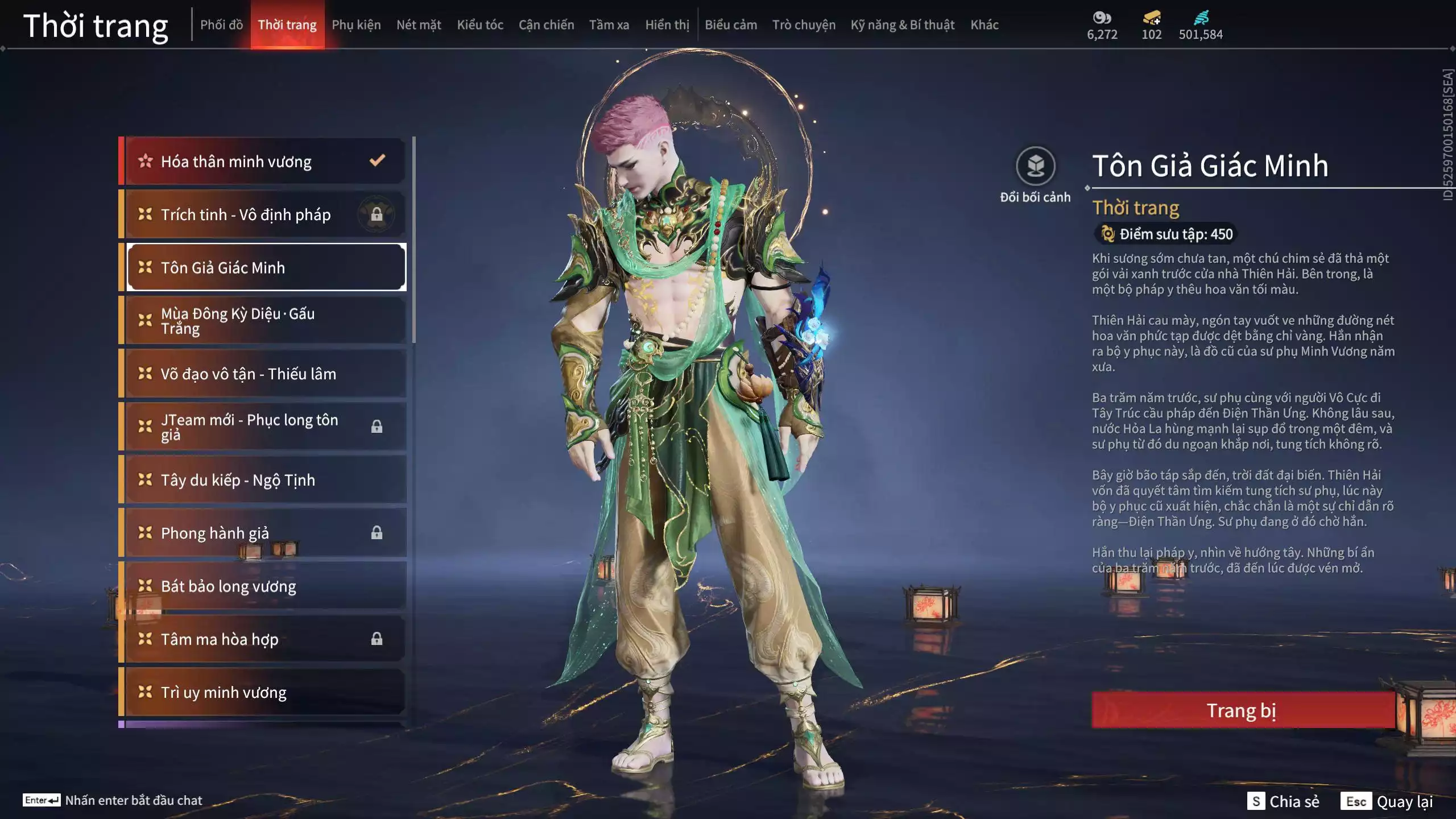Screen dimensions: 1456x819
Task: Show the Biểu cảm tab
Action: tap(731, 25)
